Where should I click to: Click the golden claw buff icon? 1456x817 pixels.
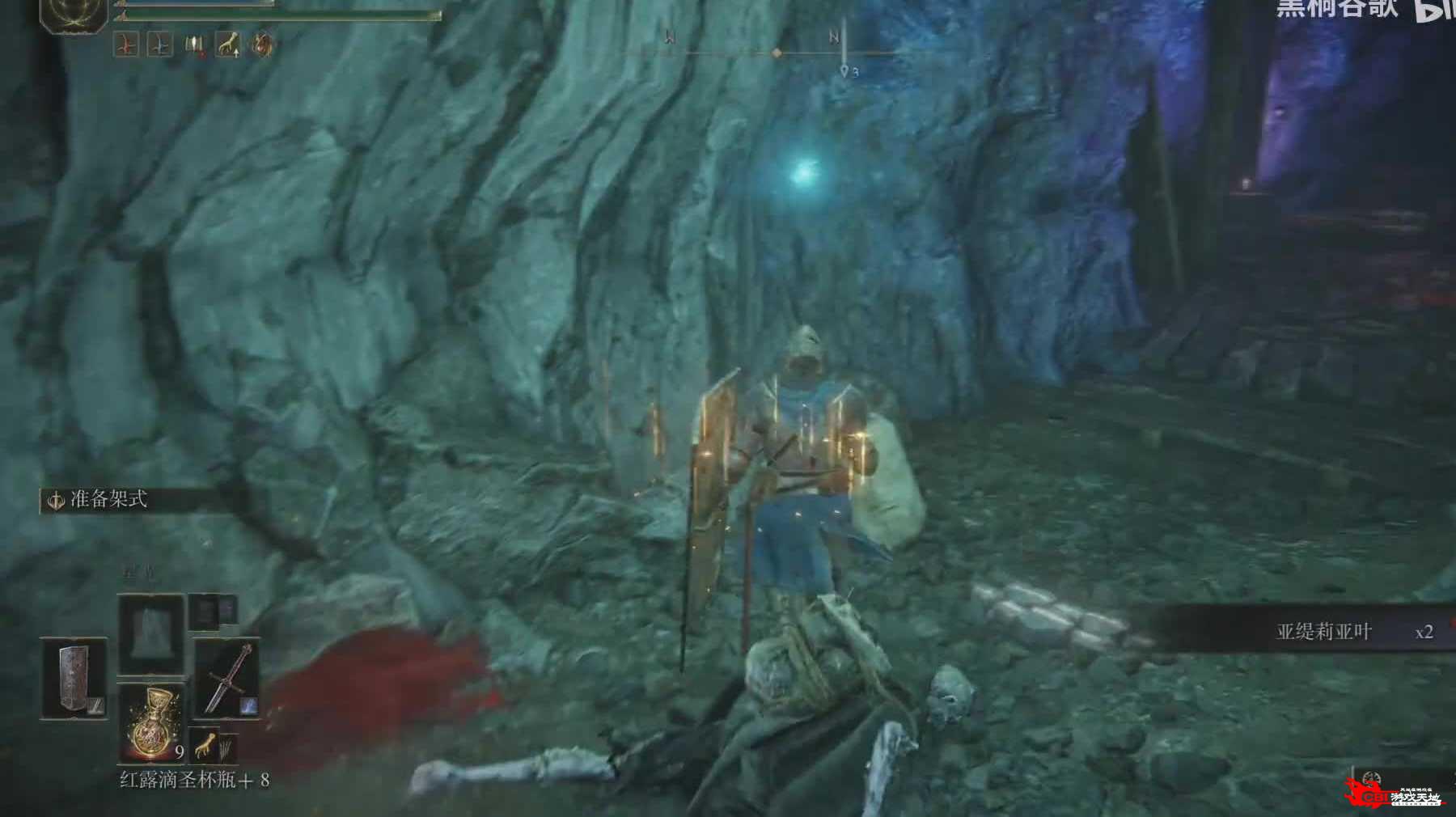click(x=228, y=44)
